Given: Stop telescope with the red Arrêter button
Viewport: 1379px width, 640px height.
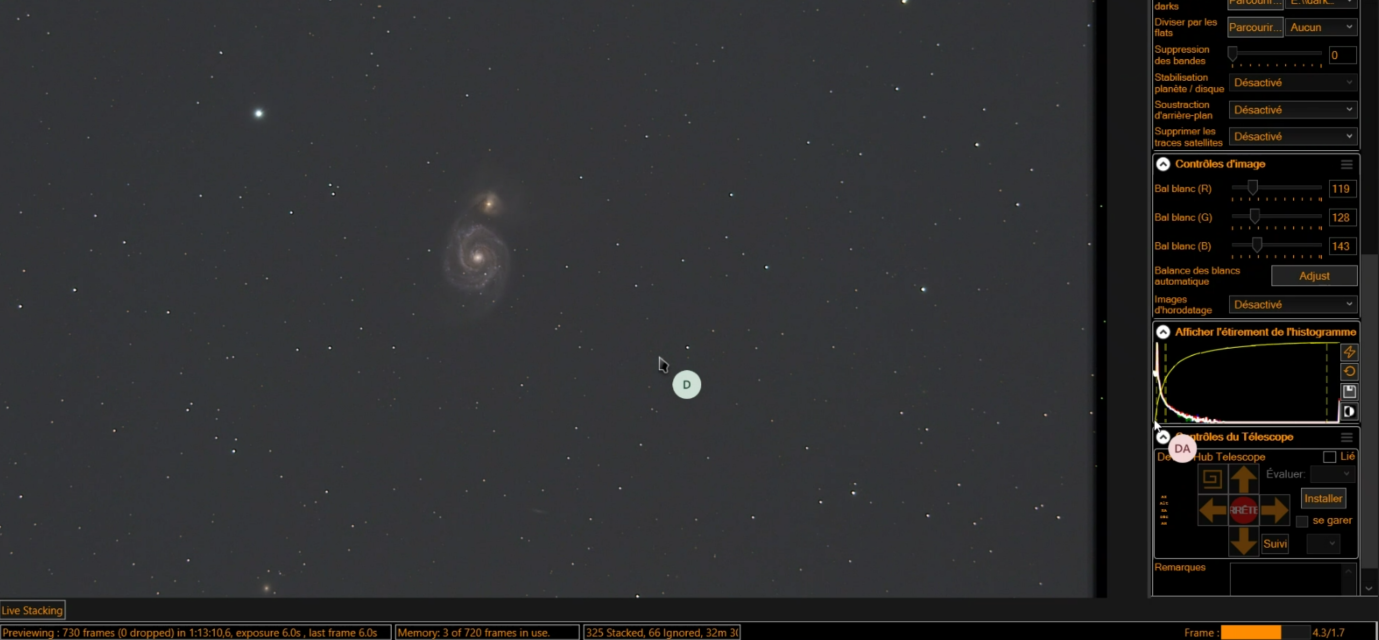Looking at the screenshot, I should [1243, 510].
